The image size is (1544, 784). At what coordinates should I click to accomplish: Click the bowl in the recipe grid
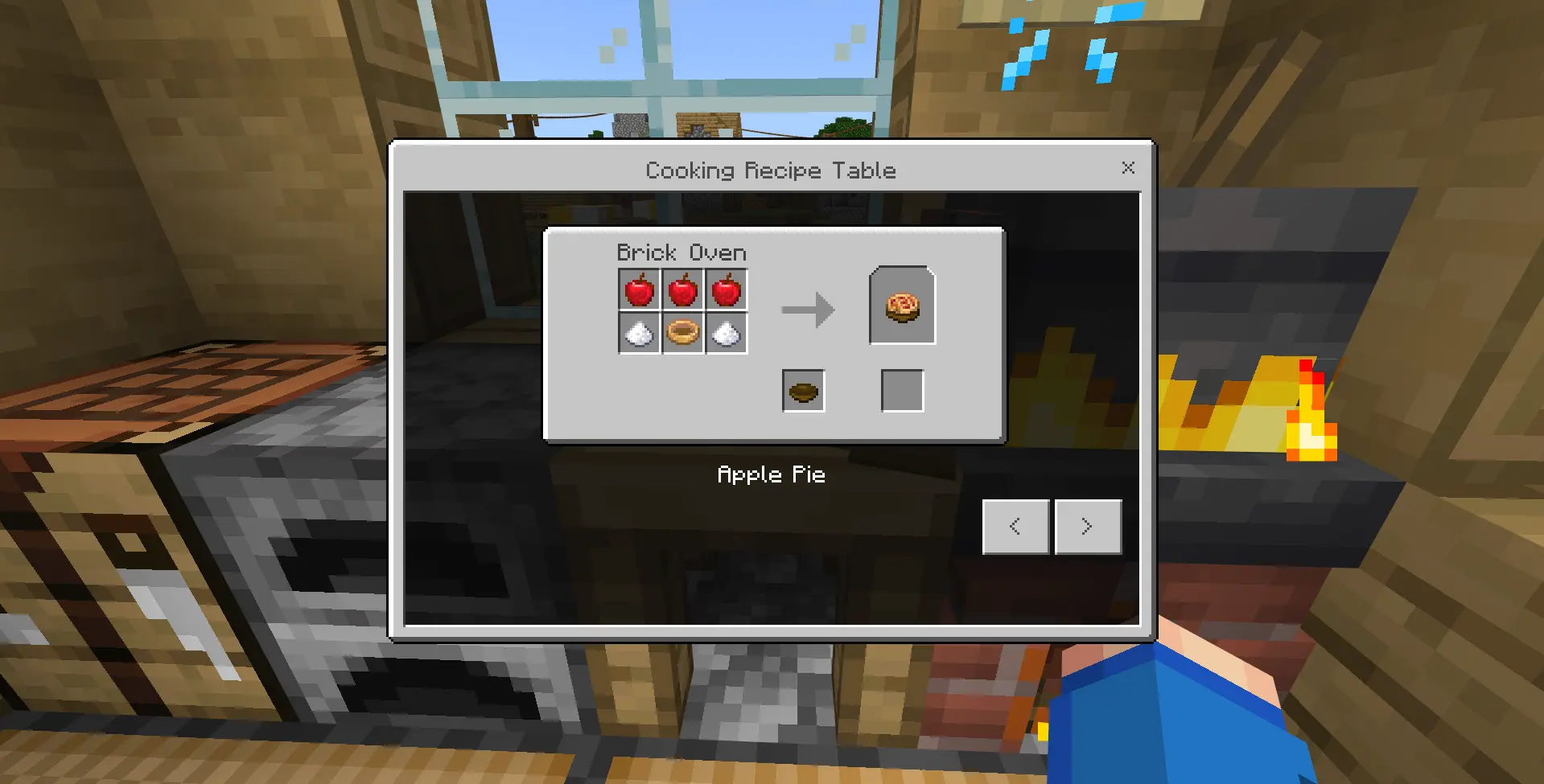point(683,333)
